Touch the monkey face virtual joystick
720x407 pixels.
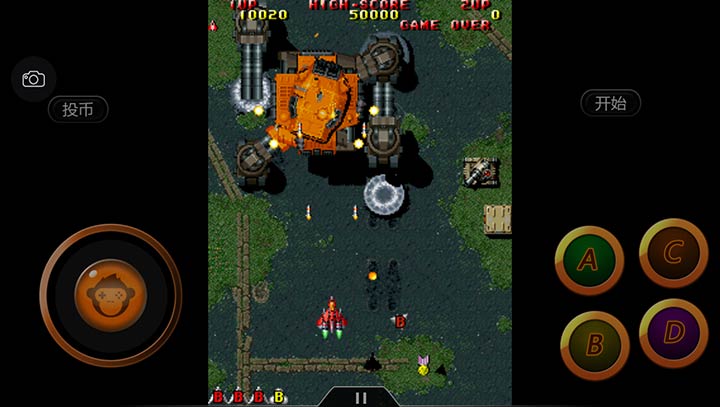tap(110, 295)
